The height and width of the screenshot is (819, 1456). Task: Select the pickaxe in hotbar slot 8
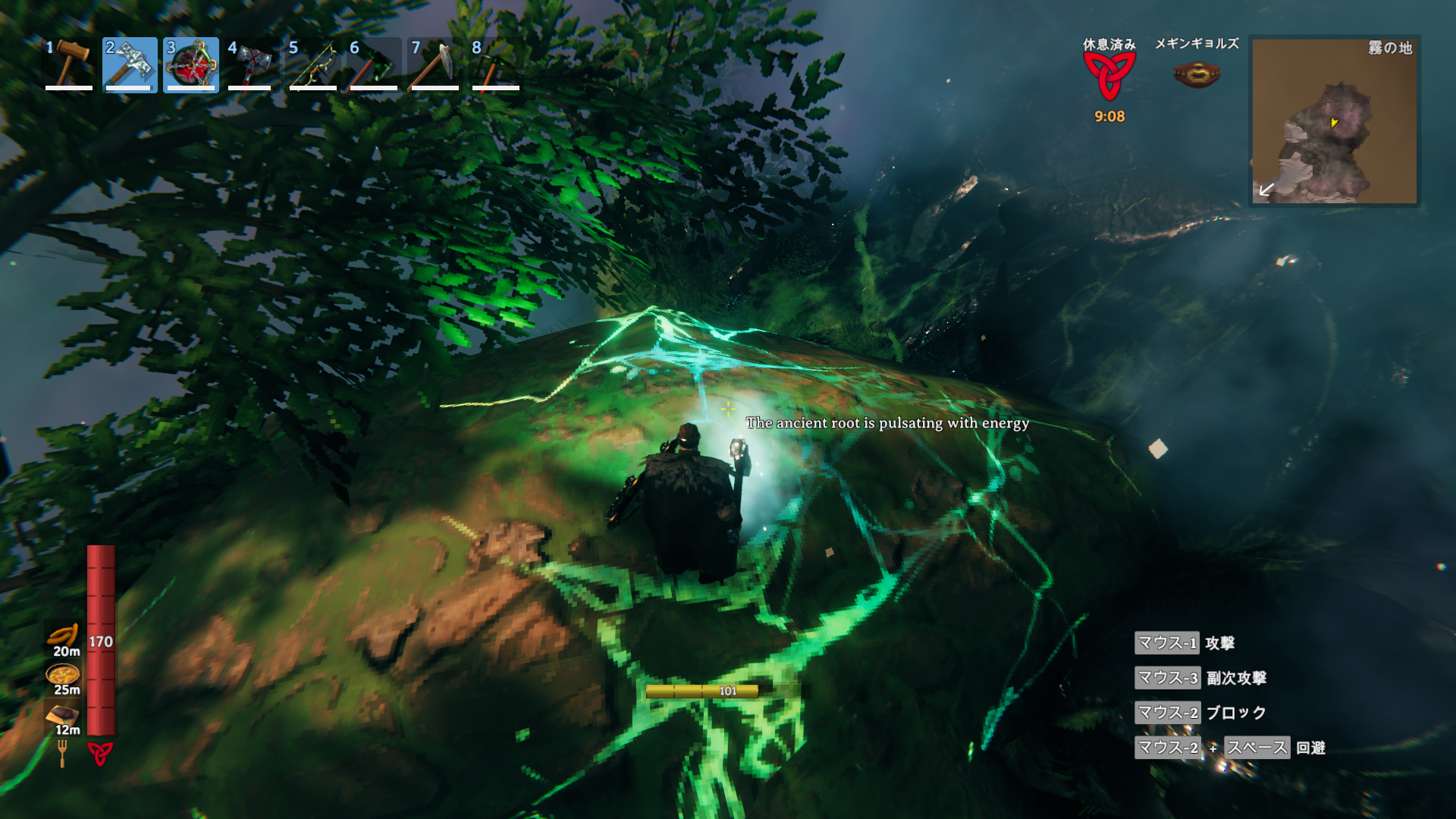point(496,64)
